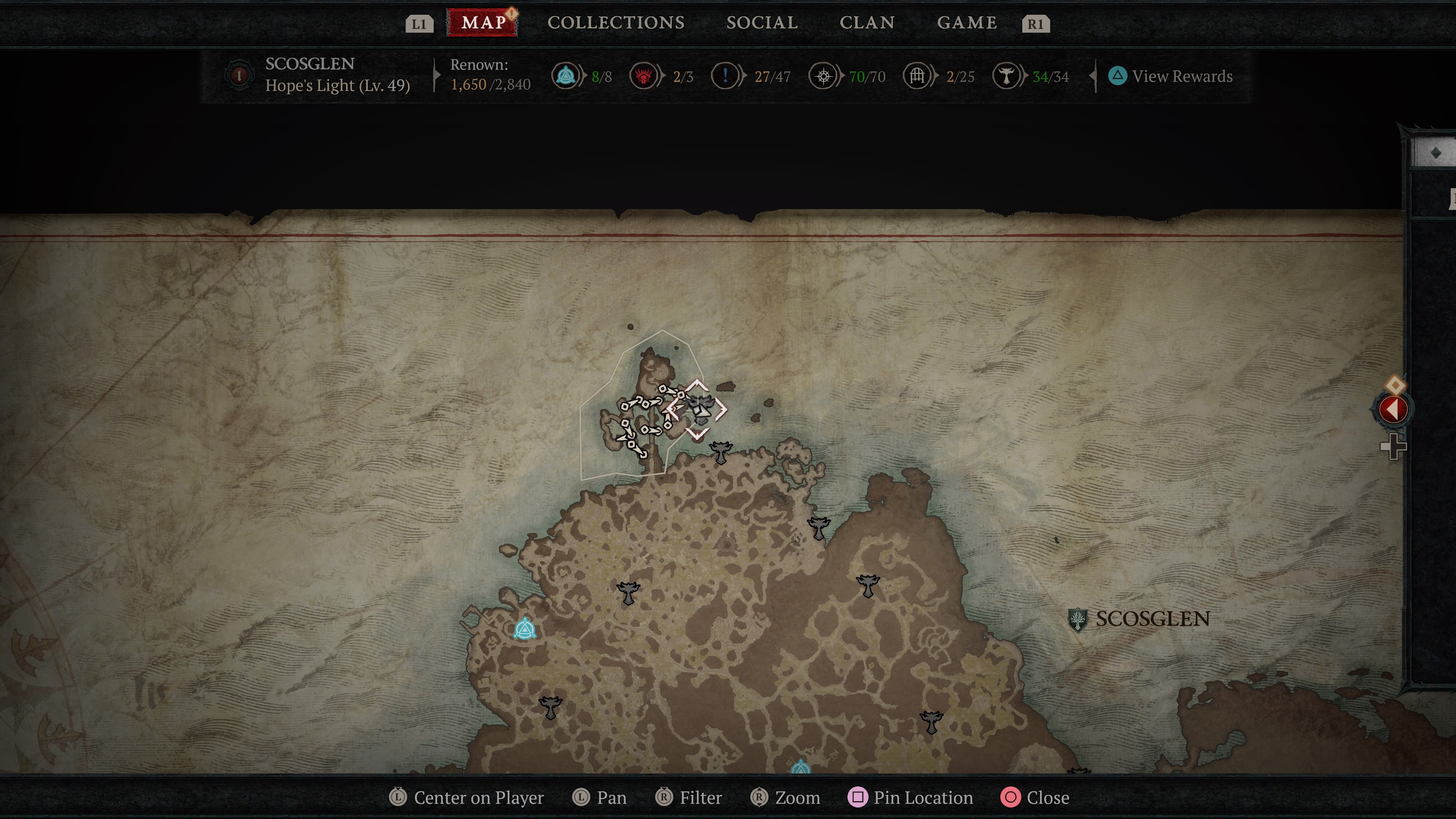Expand the side panel using the red arrow toggle

coord(1393,409)
